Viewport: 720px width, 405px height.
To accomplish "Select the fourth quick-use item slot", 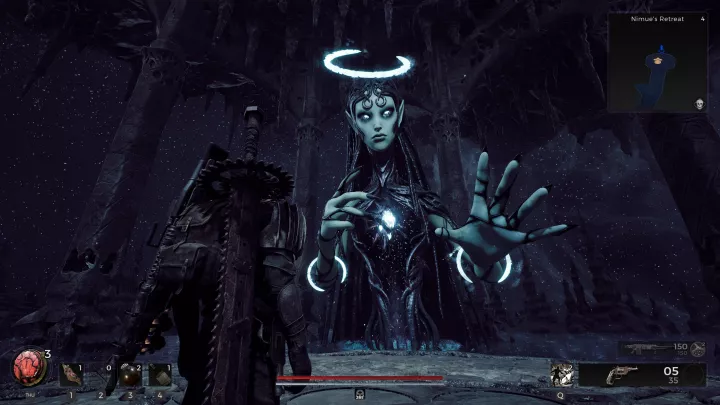I will point(160,375).
